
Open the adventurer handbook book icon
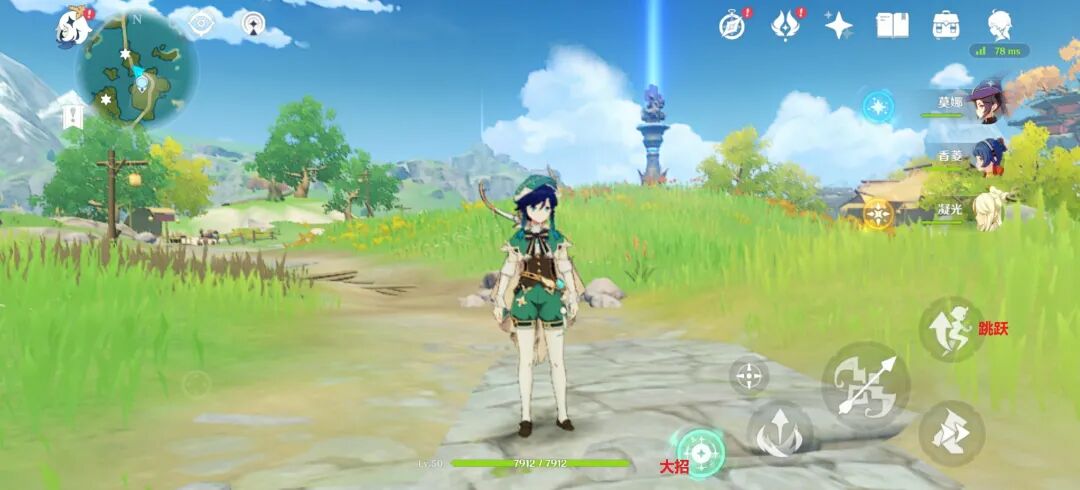[x=892, y=25]
